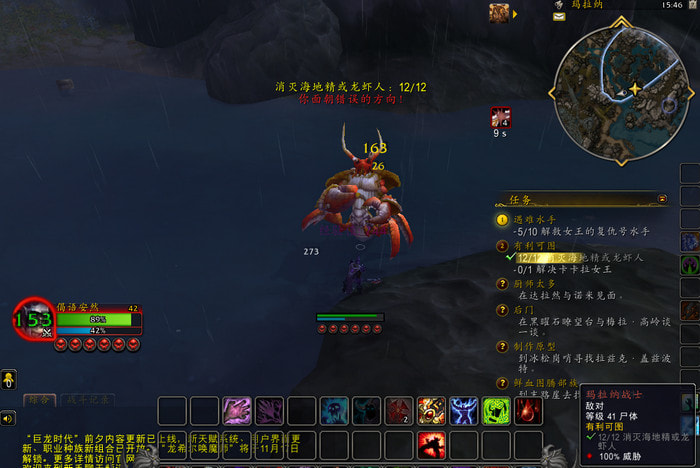Click the mail envelope icon
This screenshot has width=700, height=468.
(x=559, y=16)
